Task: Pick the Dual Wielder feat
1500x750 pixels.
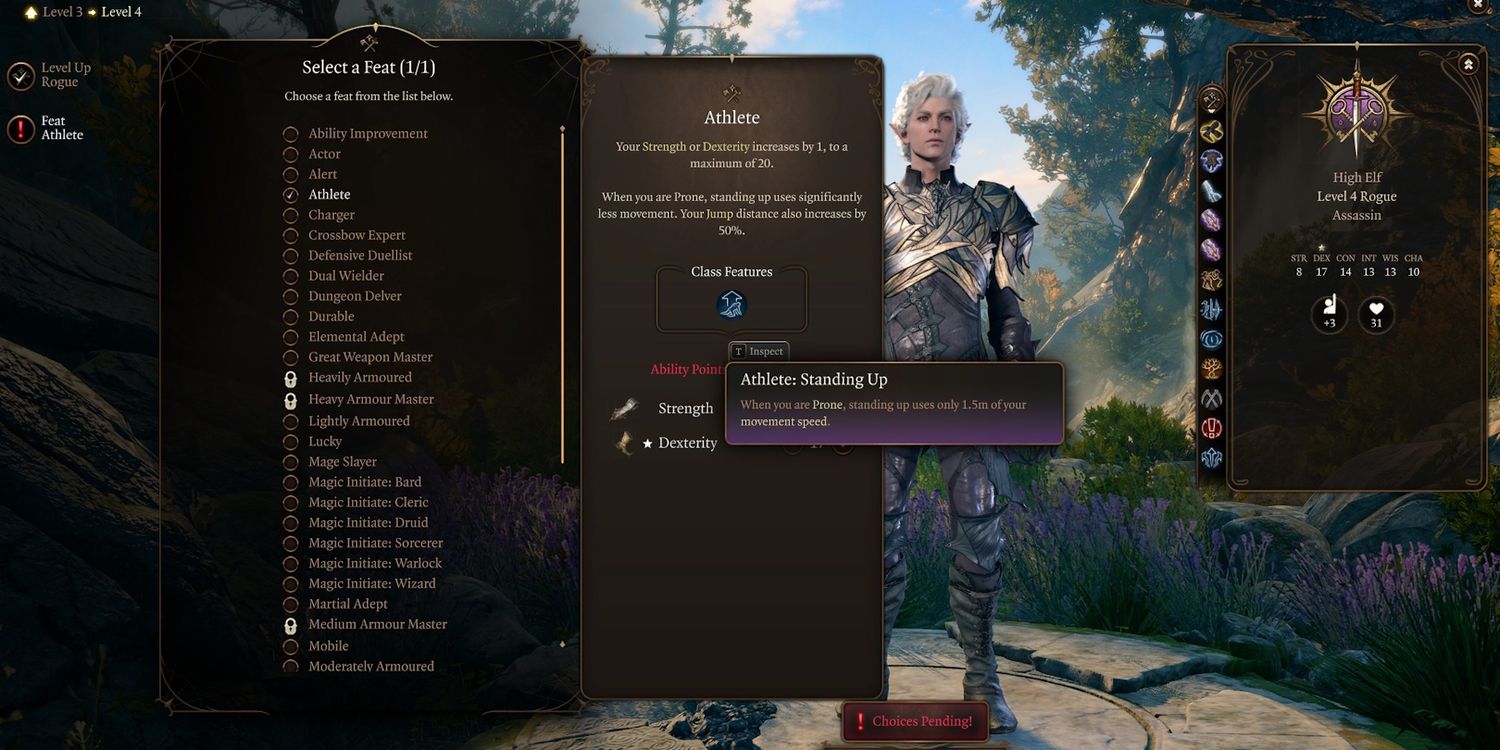Action: (x=346, y=276)
